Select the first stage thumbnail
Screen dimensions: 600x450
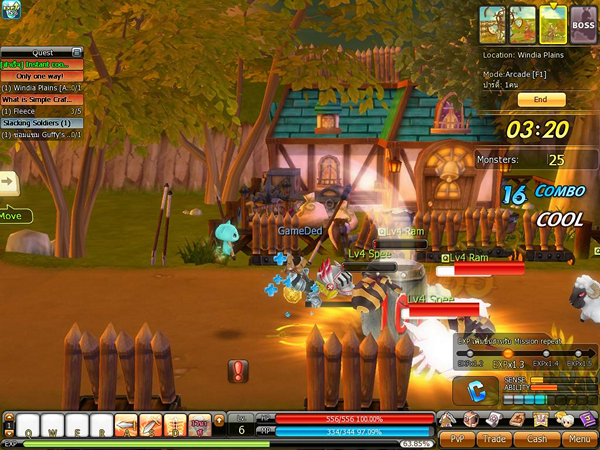pos(493,21)
